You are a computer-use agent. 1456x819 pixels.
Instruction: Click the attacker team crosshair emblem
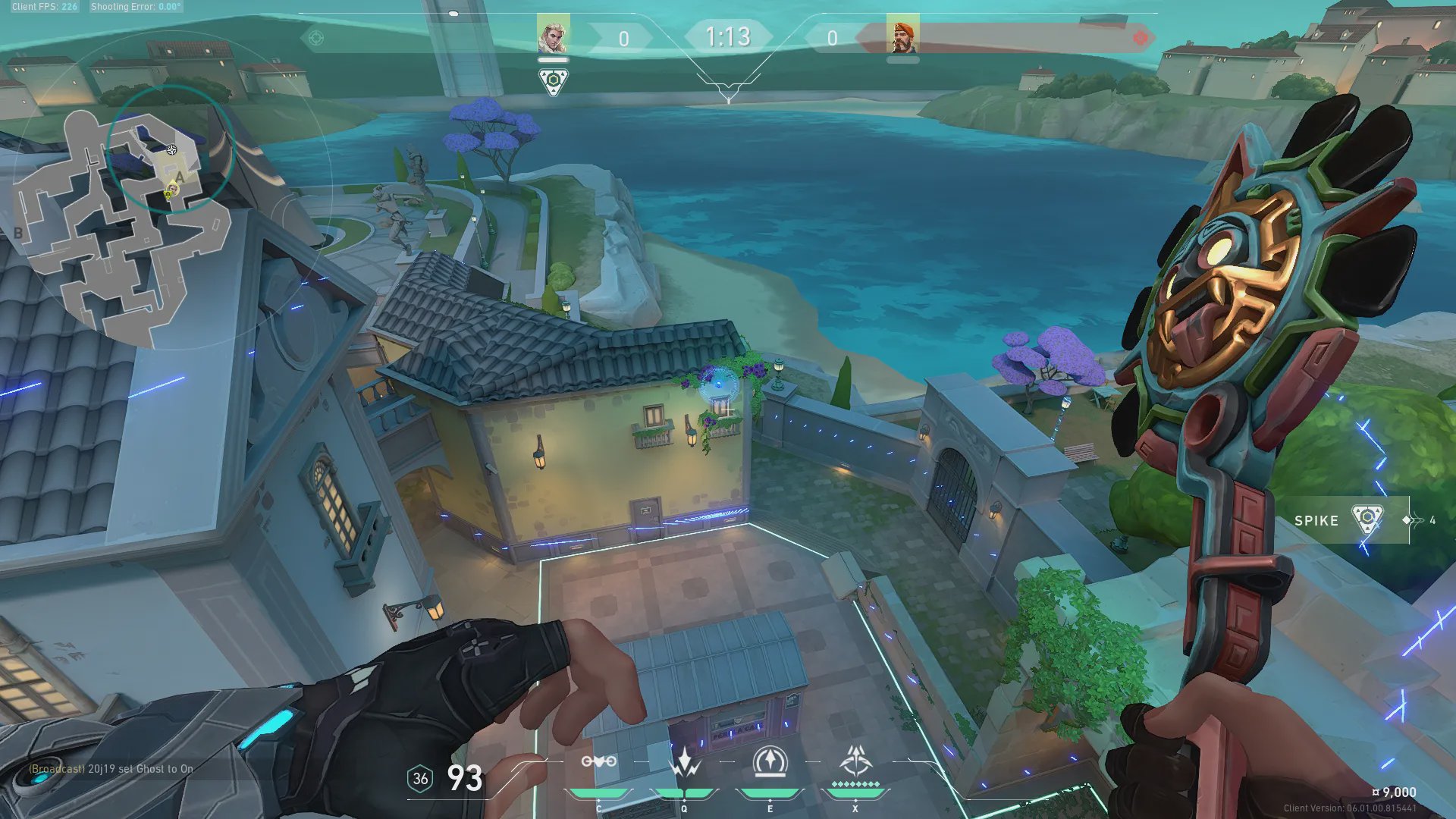coord(316,38)
